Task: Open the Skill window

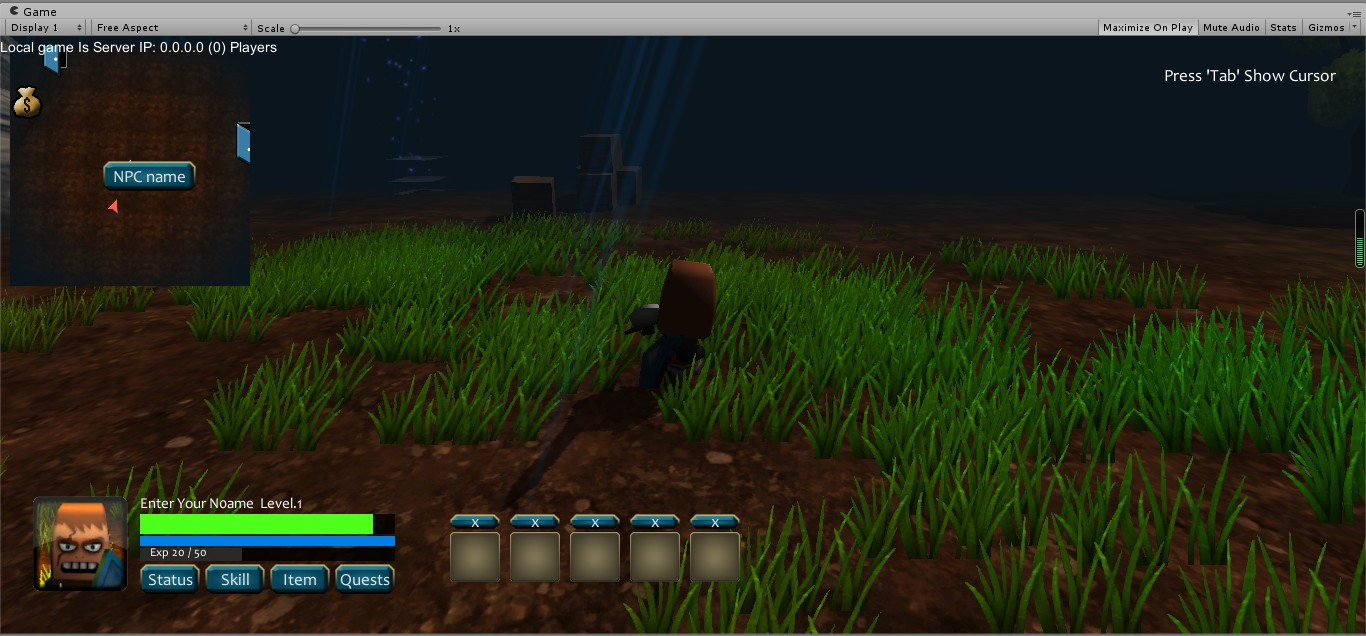Action: [235, 579]
